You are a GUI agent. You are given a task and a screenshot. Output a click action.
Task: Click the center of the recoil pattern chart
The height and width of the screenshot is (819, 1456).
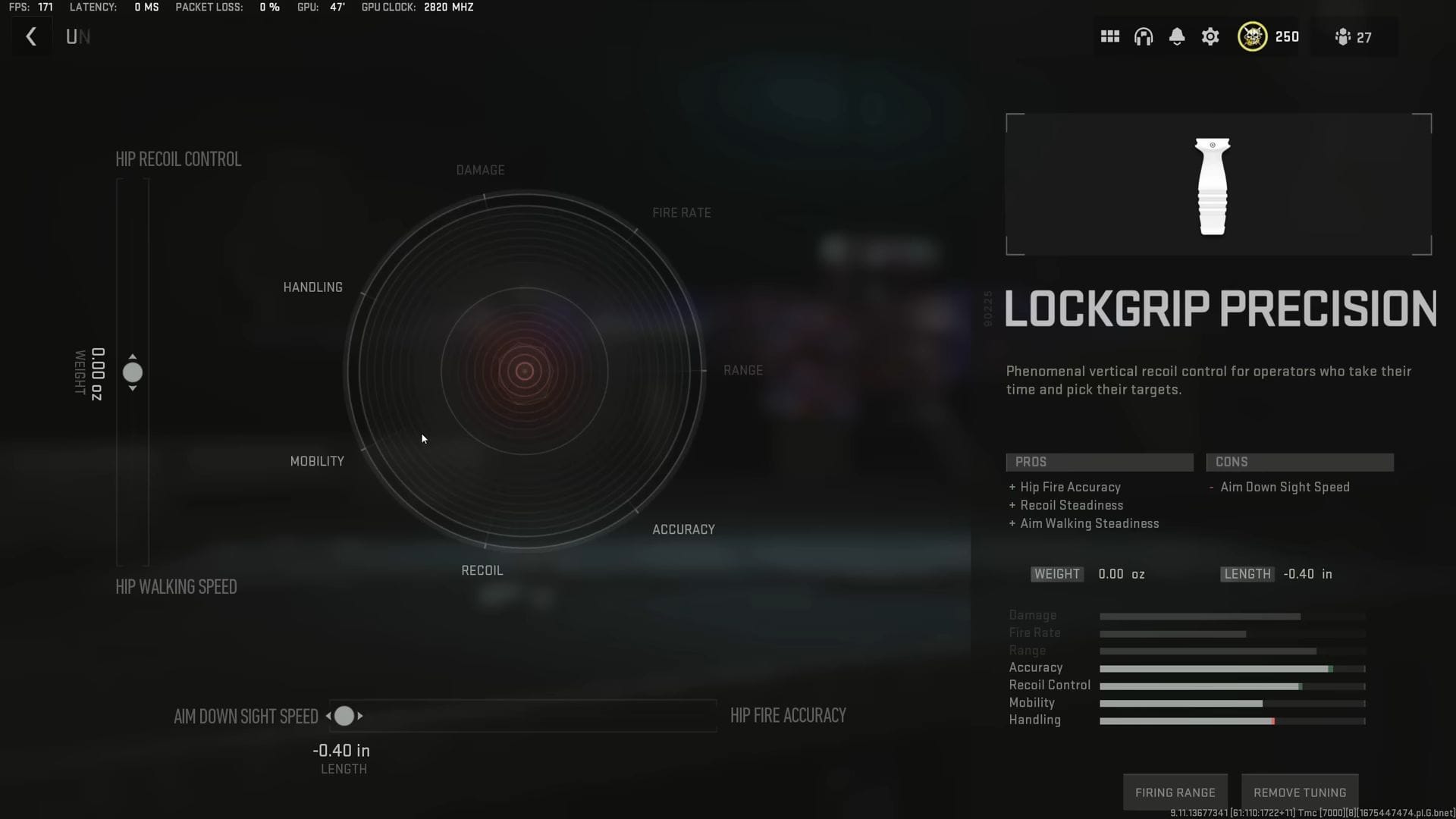point(525,370)
